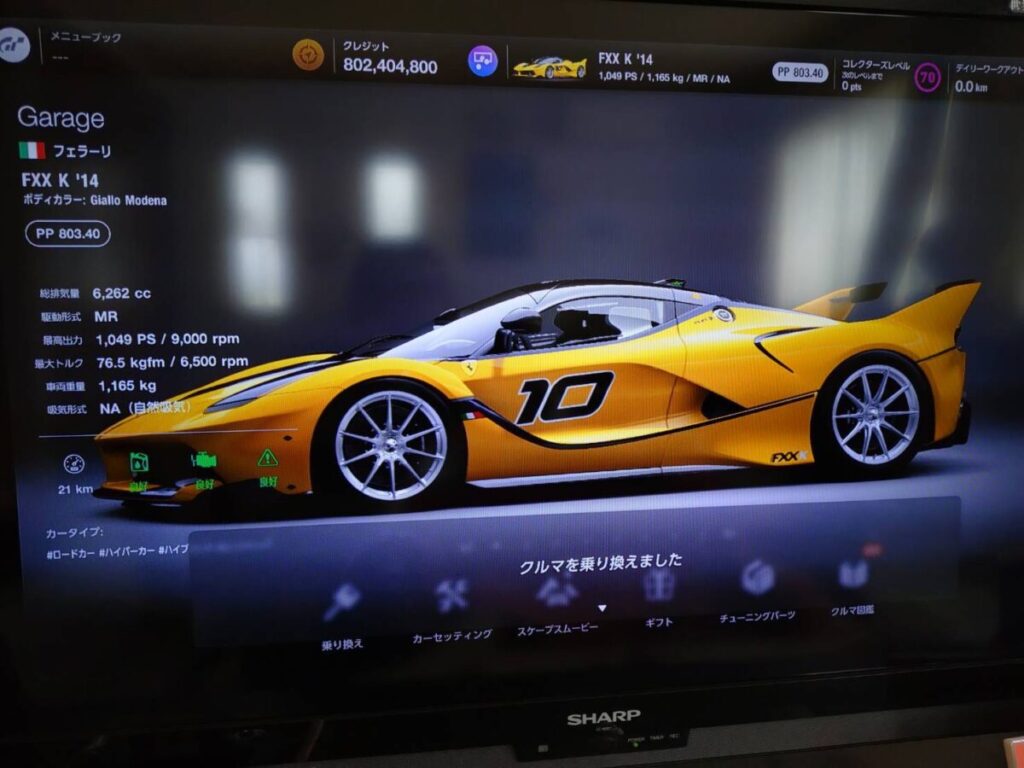Click the PP 803.40 badge under car name
The image size is (1024, 768).
[x=68, y=234]
